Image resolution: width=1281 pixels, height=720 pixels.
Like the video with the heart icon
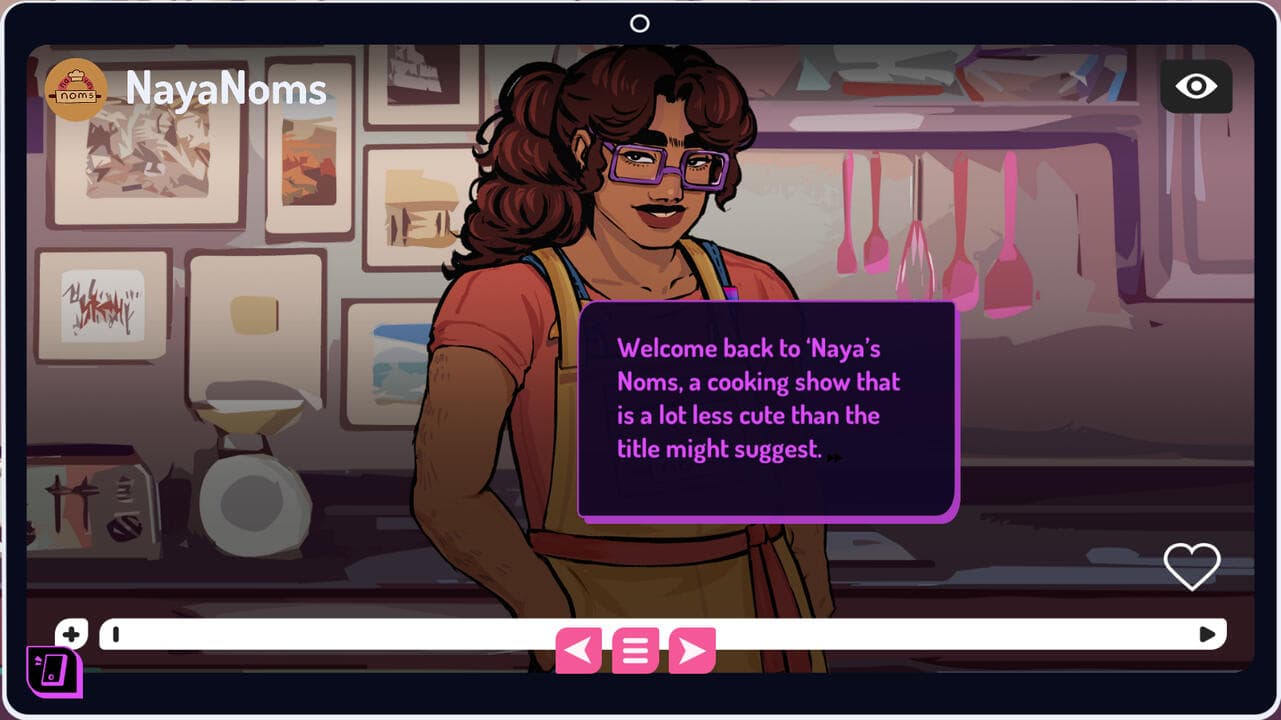1192,566
